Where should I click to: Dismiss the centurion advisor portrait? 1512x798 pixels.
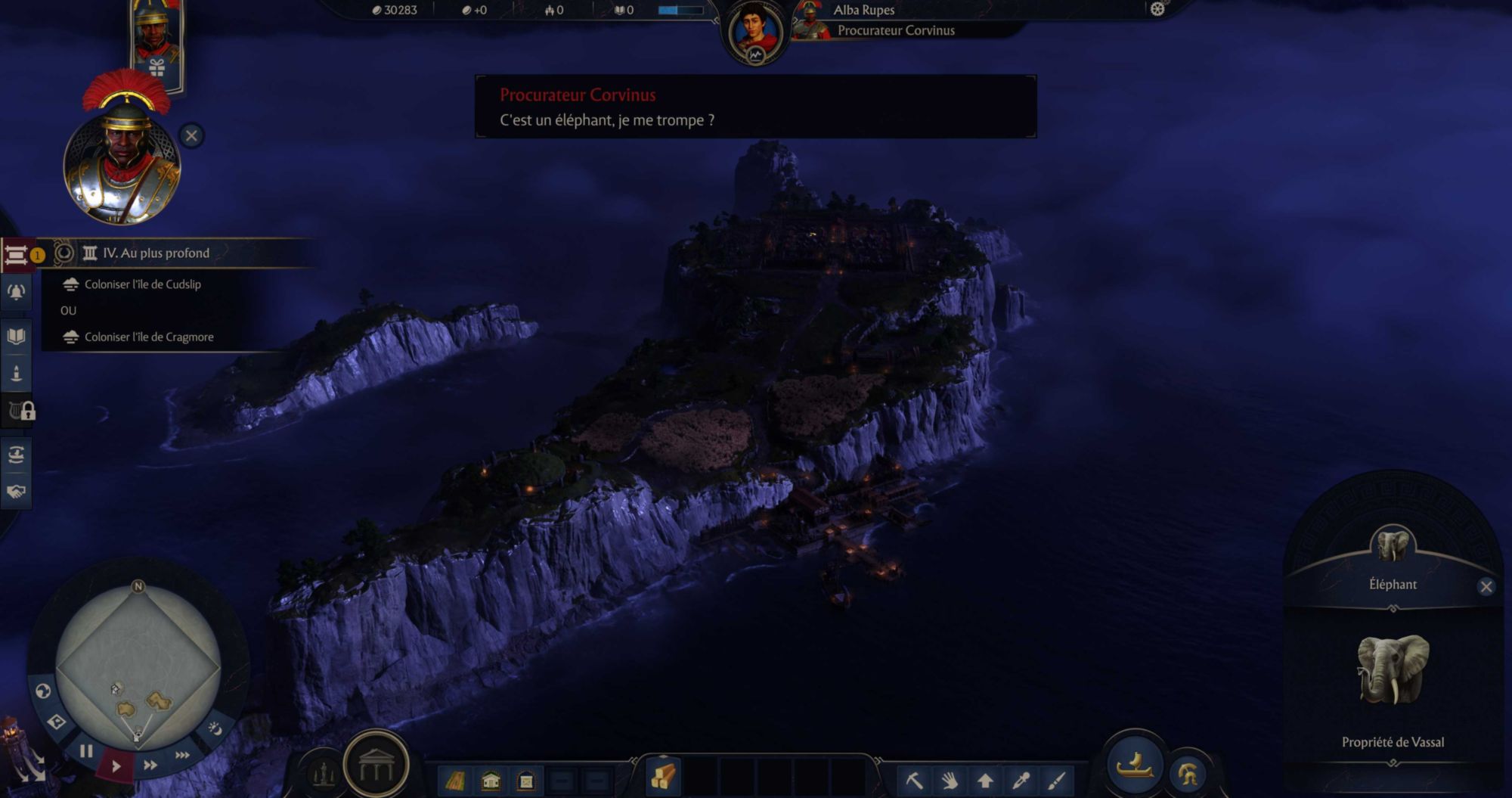[191, 136]
